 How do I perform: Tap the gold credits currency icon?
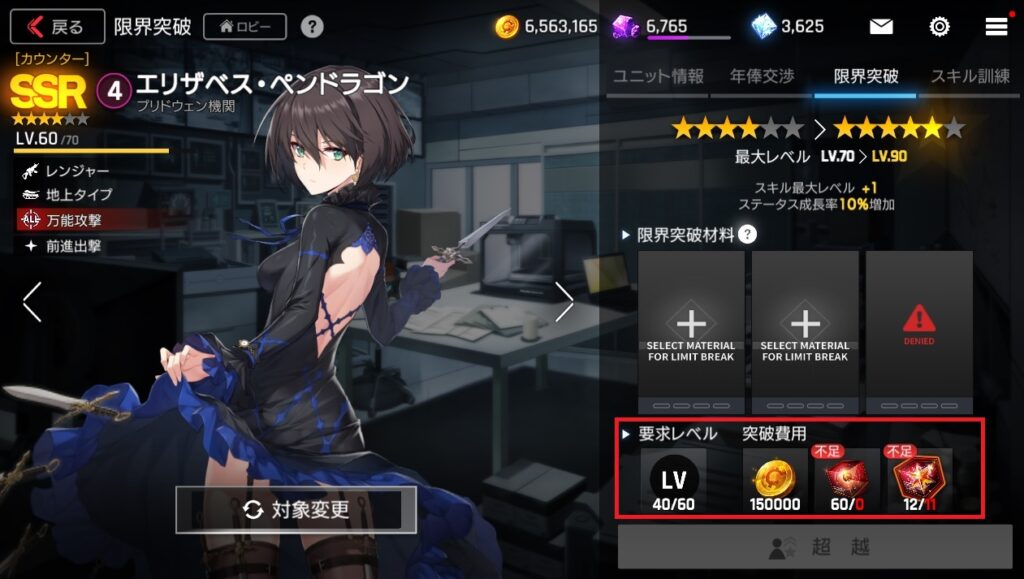(x=507, y=27)
